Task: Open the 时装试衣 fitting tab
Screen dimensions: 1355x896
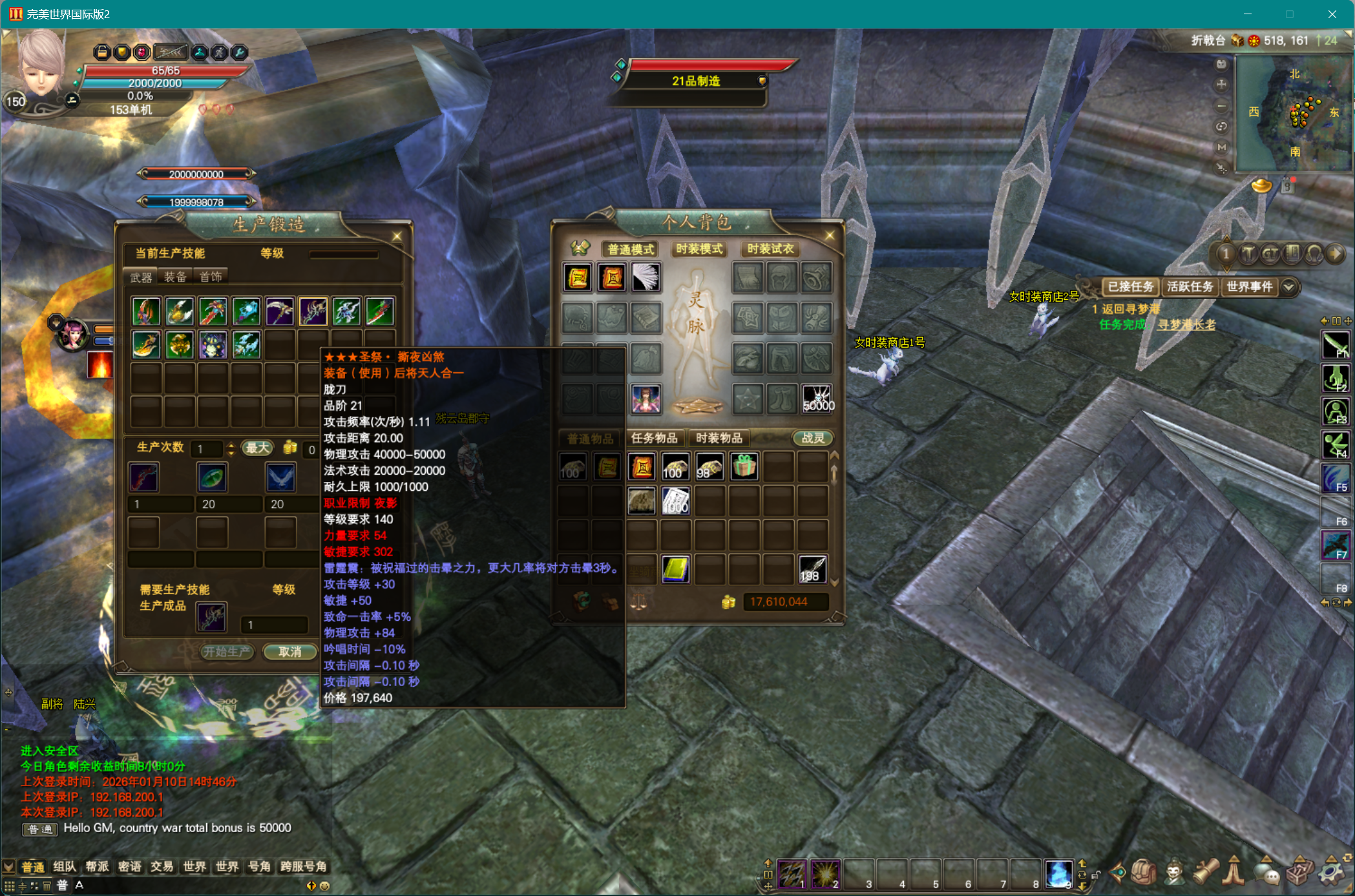Action: click(770, 249)
